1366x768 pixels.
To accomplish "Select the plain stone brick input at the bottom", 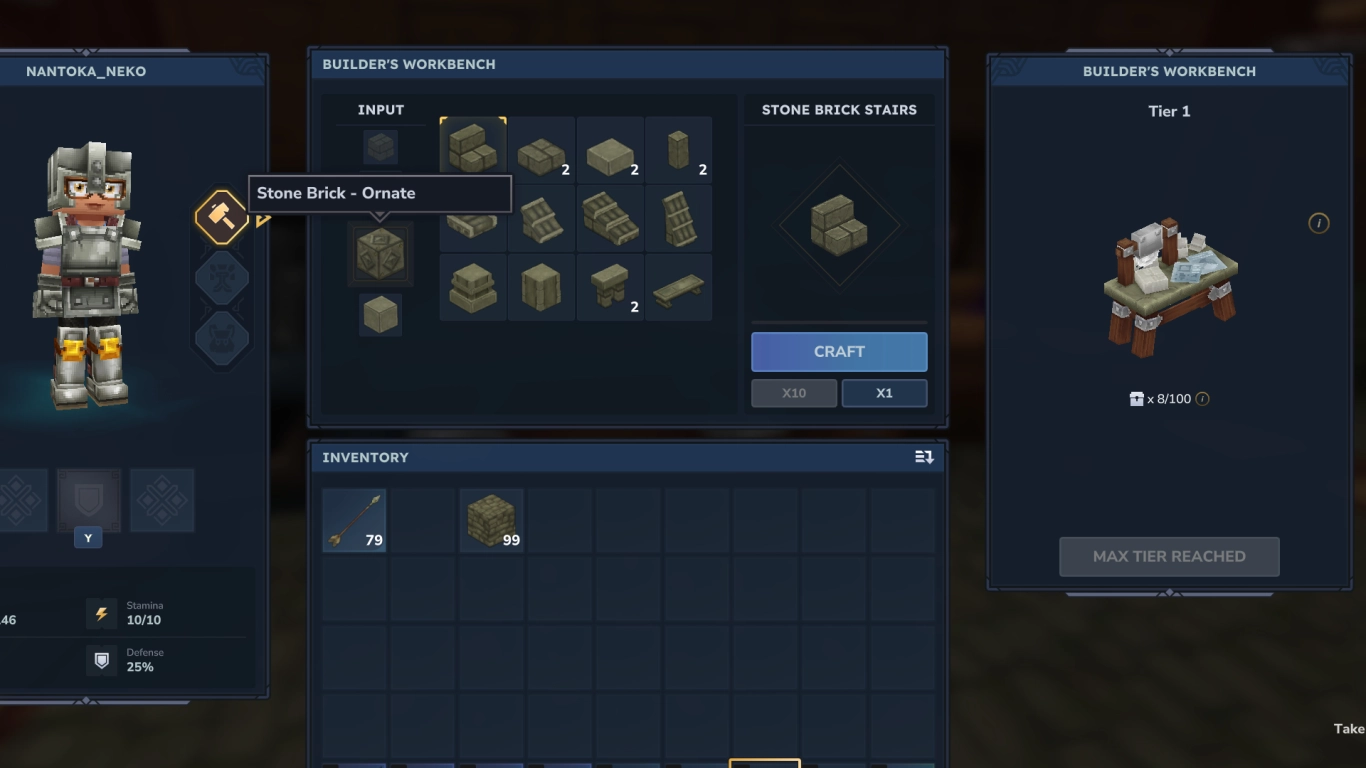I will pyautogui.click(x=380, y=313).
